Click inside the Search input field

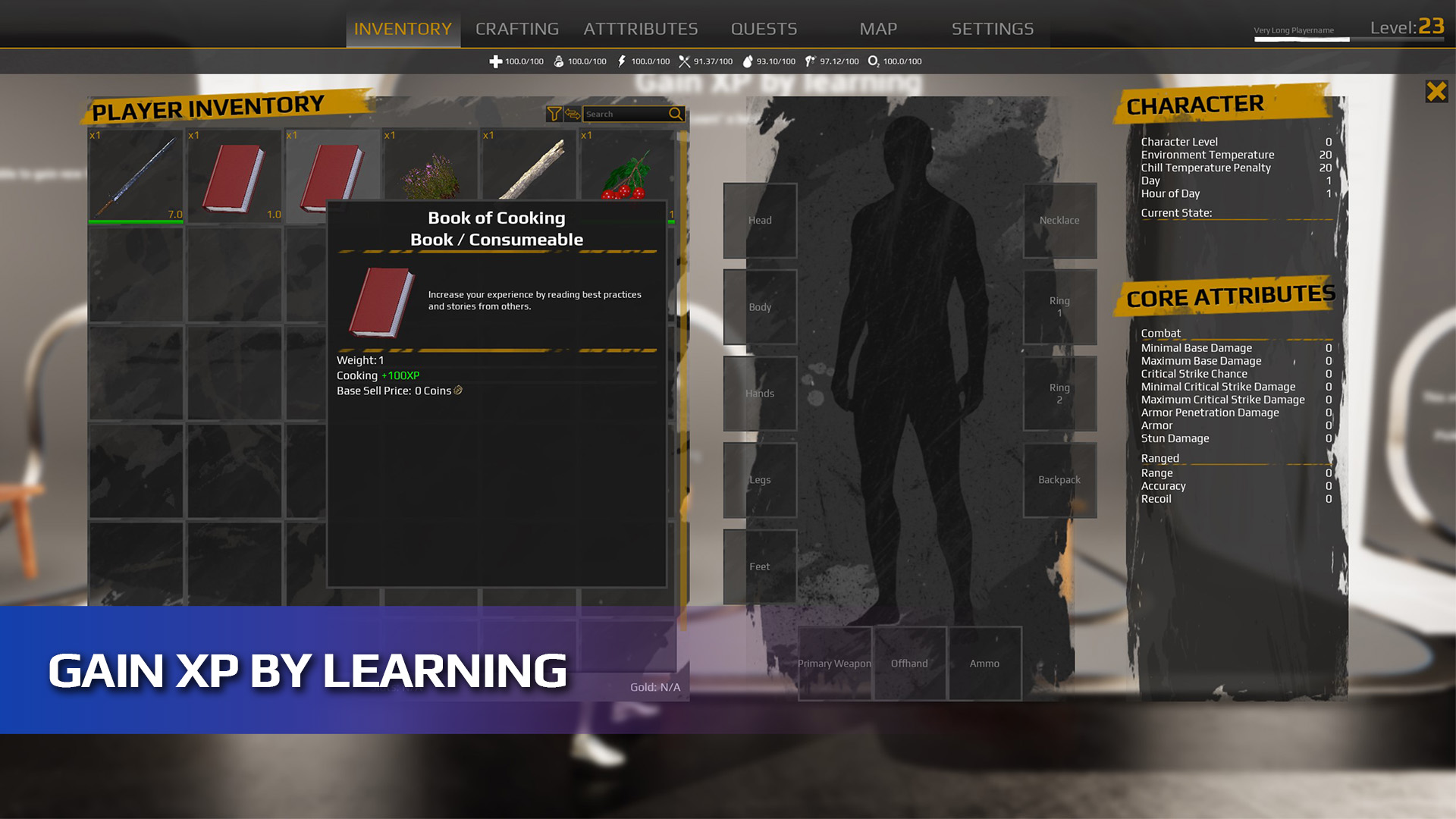[626, 114]
